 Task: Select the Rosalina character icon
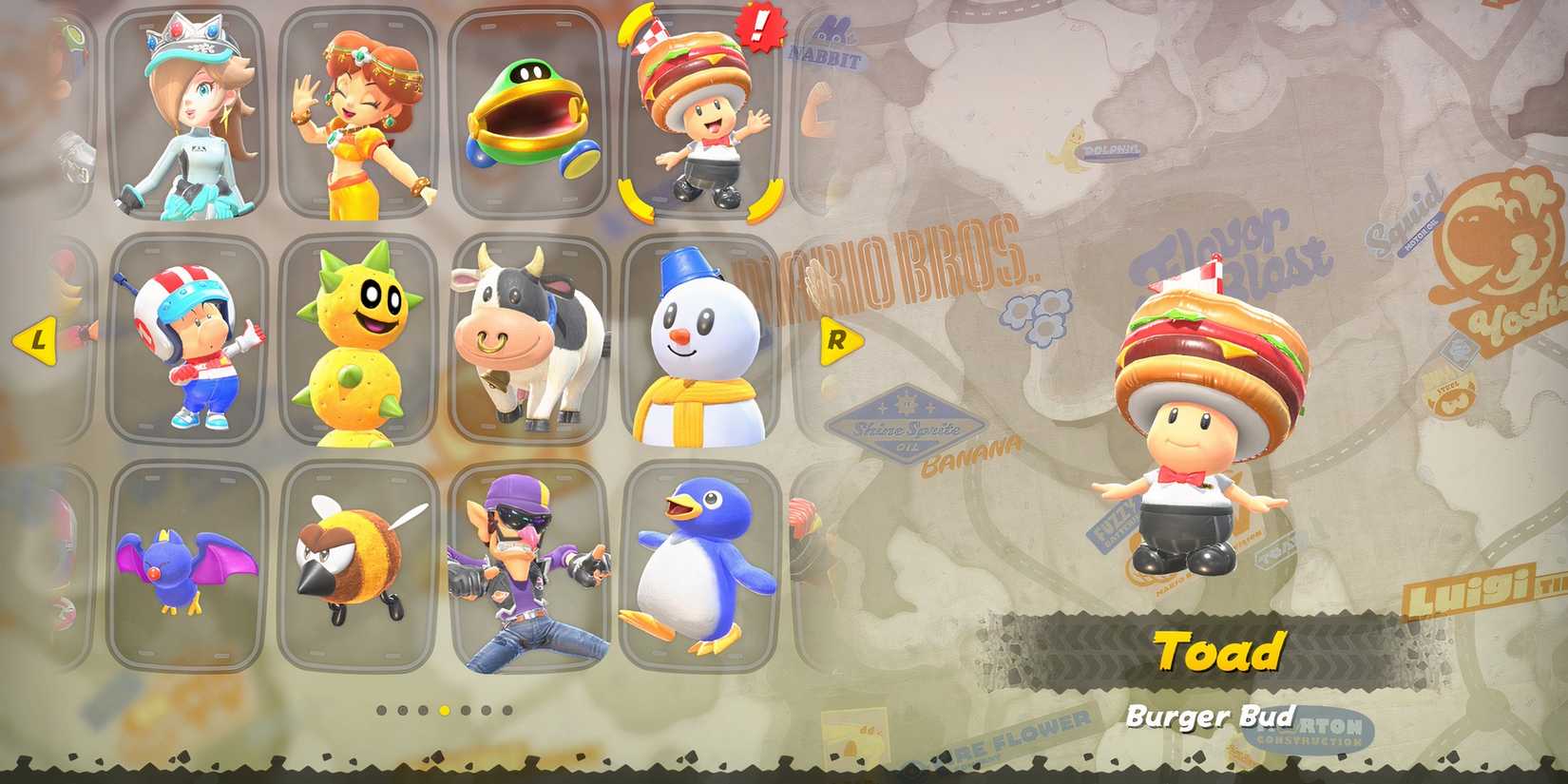(185, 114)
